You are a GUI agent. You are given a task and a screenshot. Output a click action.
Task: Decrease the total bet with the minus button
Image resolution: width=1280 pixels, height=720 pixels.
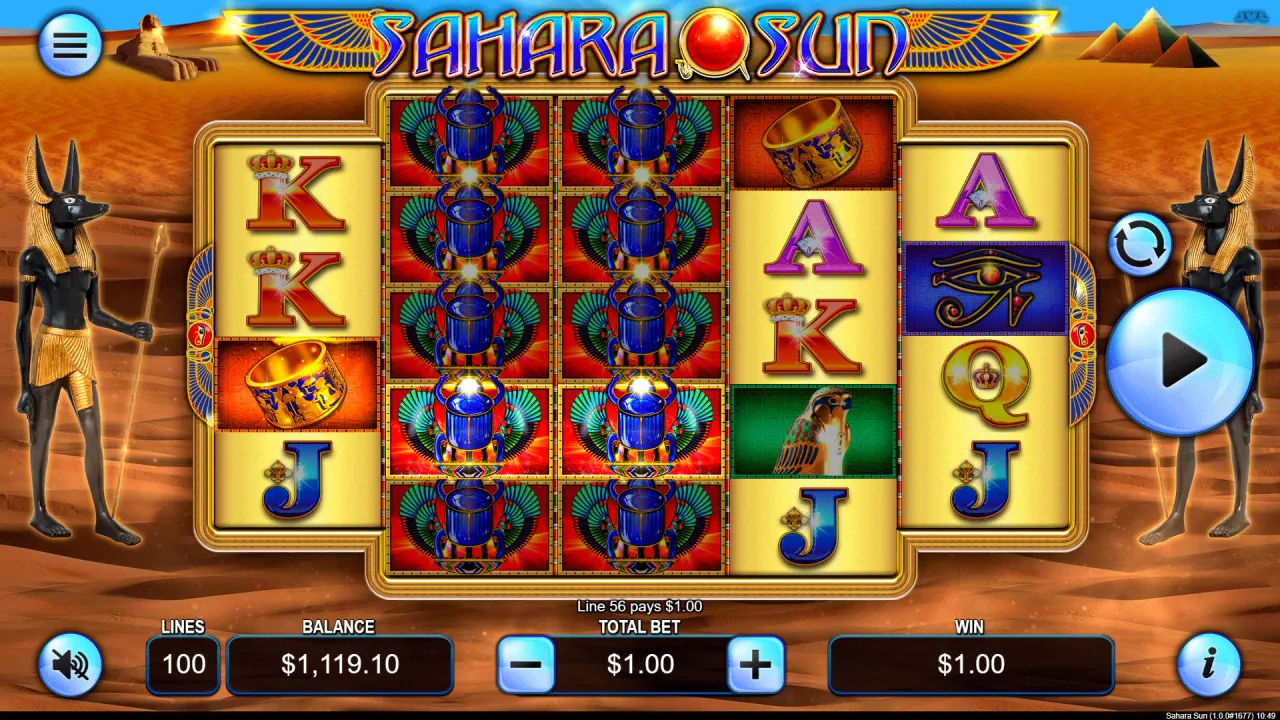tap(527, 664)
